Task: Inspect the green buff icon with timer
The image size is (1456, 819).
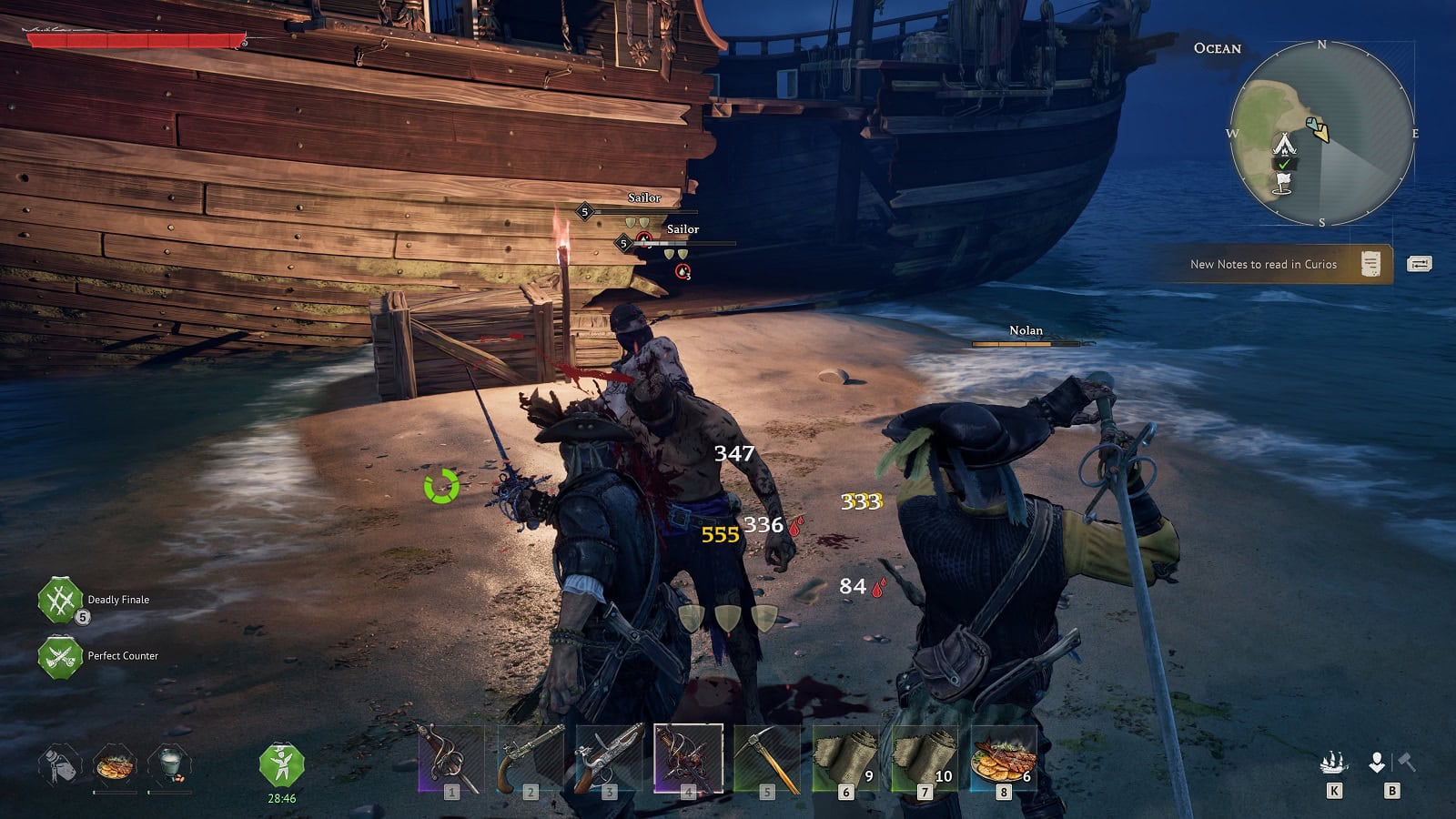Action: click(x=281, y=765)
